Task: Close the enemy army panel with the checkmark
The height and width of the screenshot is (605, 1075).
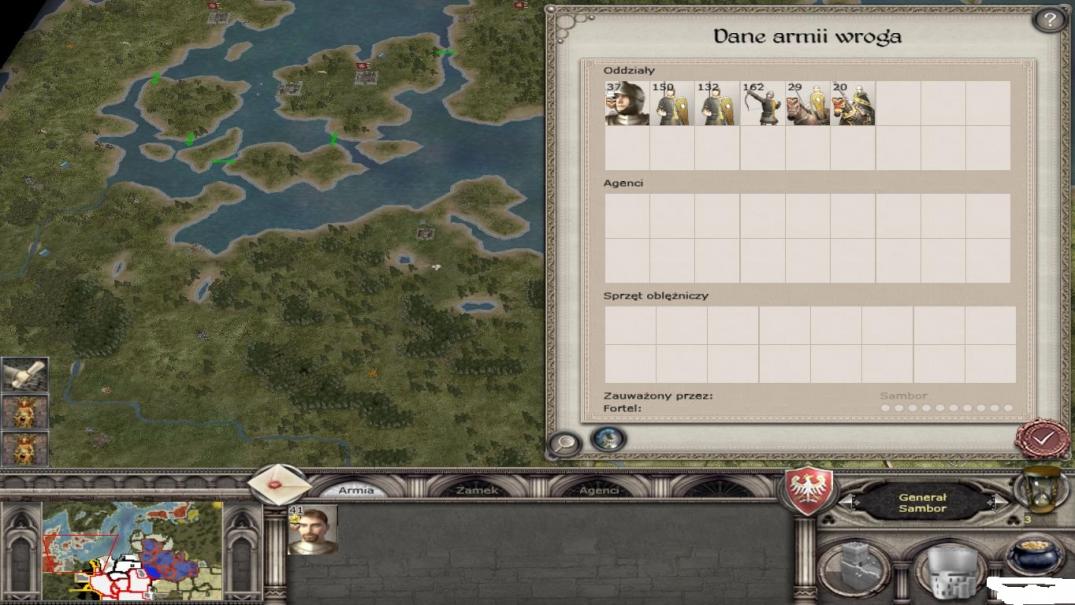Action: (x=1042, y=439)
